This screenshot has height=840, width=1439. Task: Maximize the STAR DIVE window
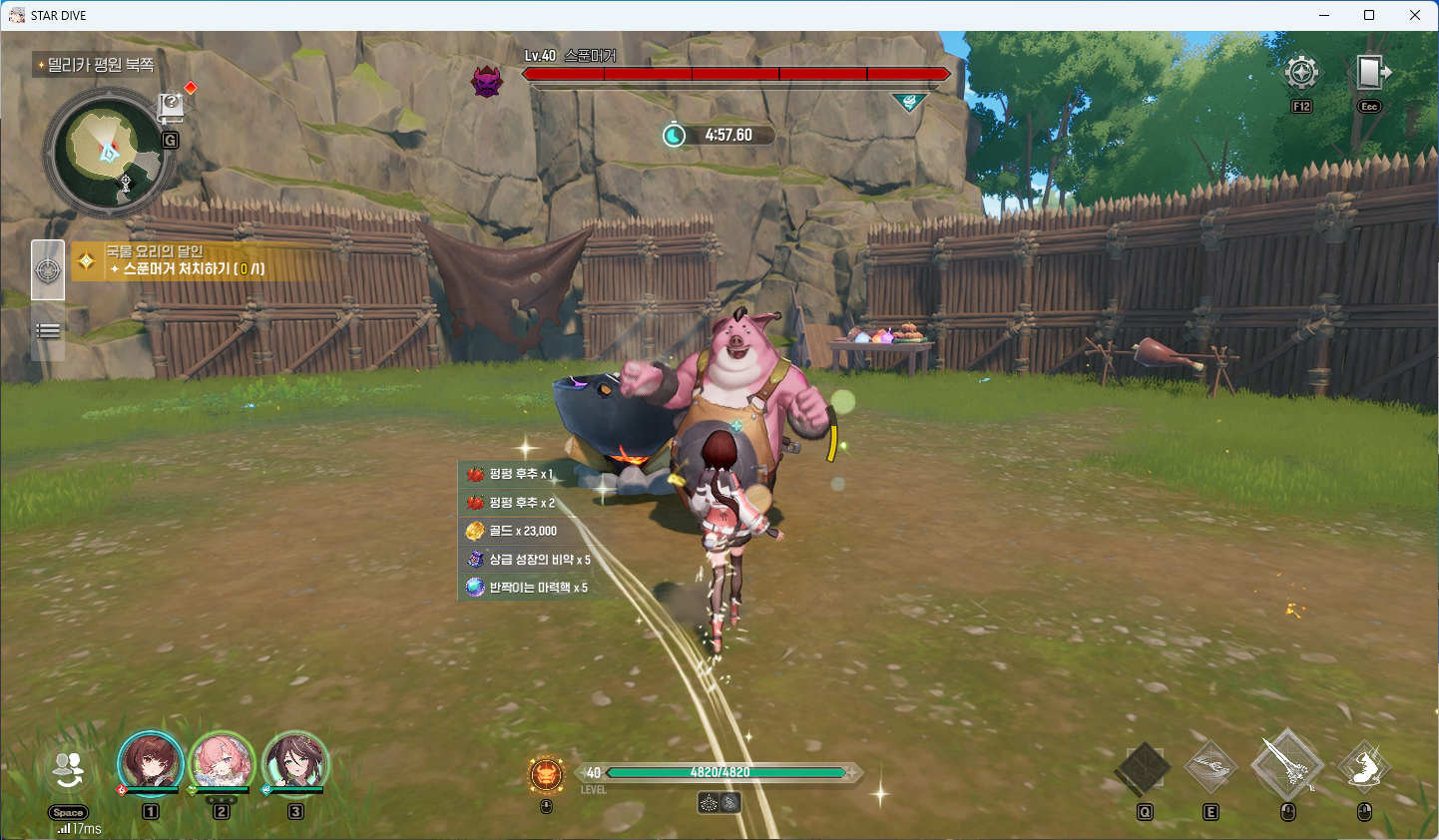click(1369, 15)
